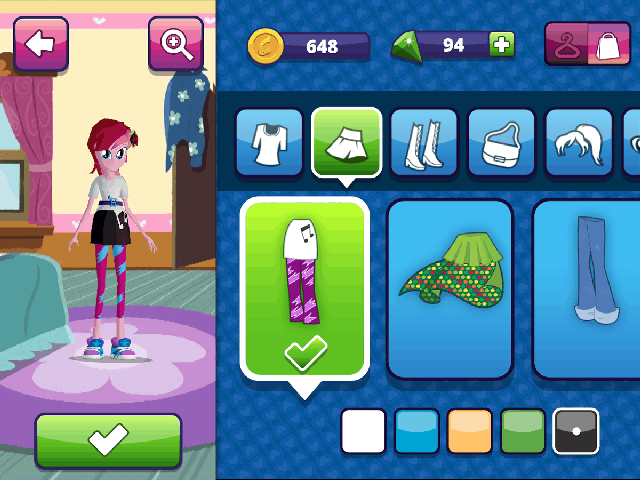The width and height of the screenshot is (640, 480).
Task: Go back with the arrow button
Action: 40,43
